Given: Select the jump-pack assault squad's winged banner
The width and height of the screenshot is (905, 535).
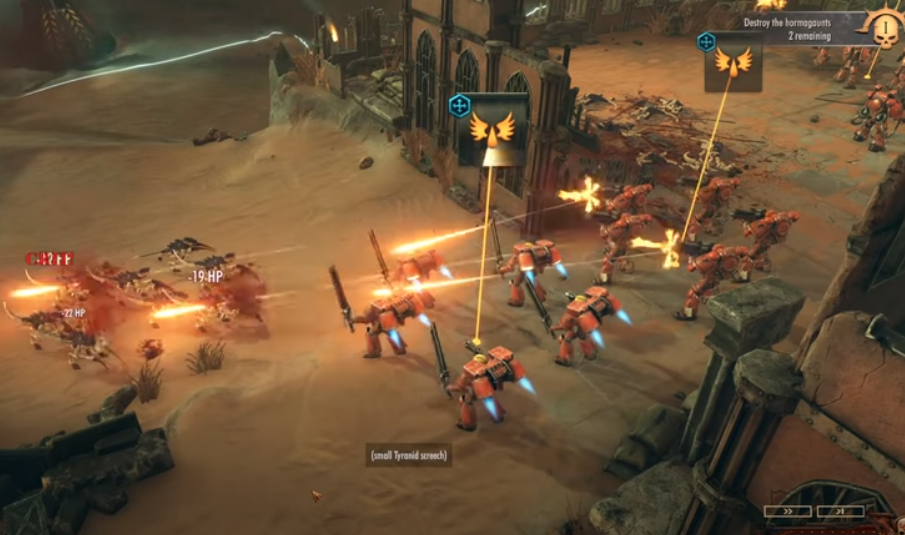Looking at the screenshot, I should [x=492, y=128].
